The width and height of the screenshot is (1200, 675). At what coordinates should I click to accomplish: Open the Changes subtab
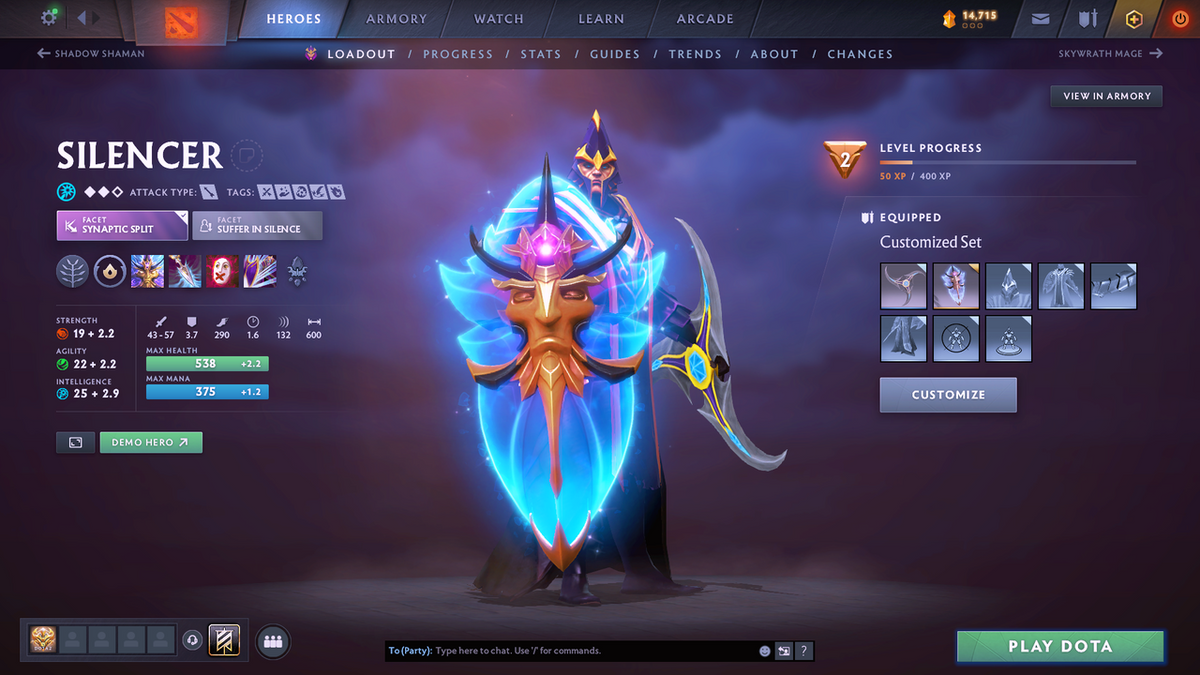[x=860, y=54]
